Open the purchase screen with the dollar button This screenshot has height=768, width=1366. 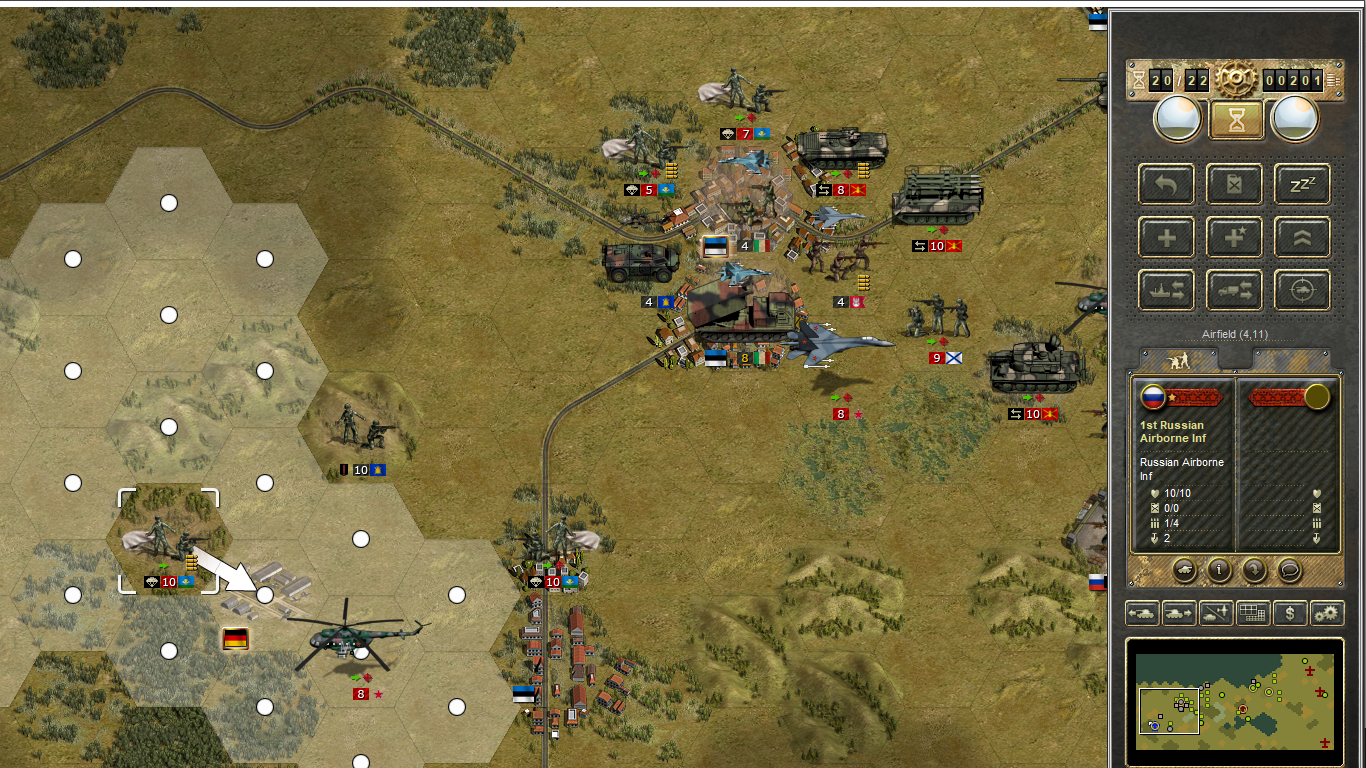coord(1290,613)
